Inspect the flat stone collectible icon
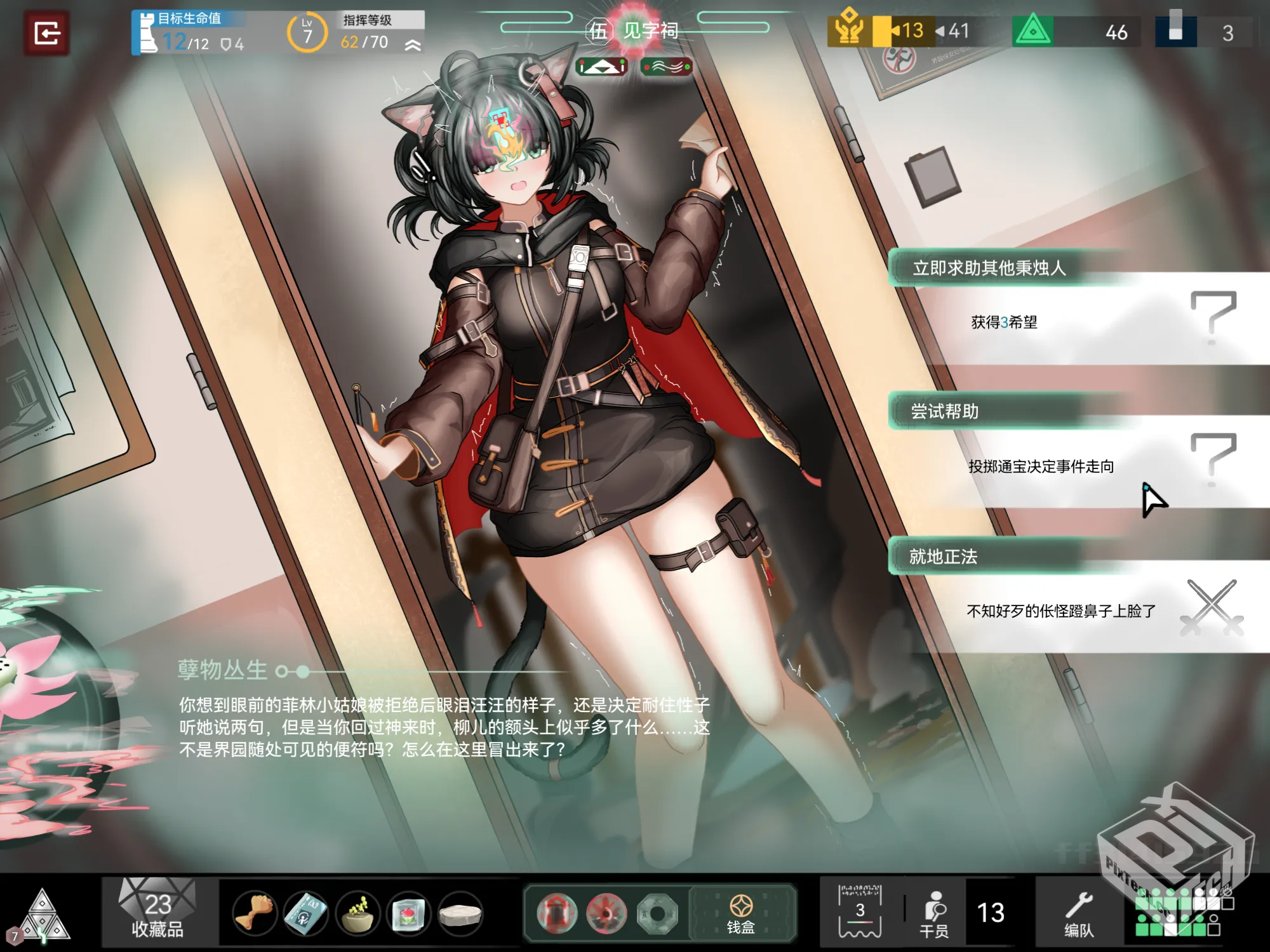This screenshot has height=952, width=1270. coord(460,913)
